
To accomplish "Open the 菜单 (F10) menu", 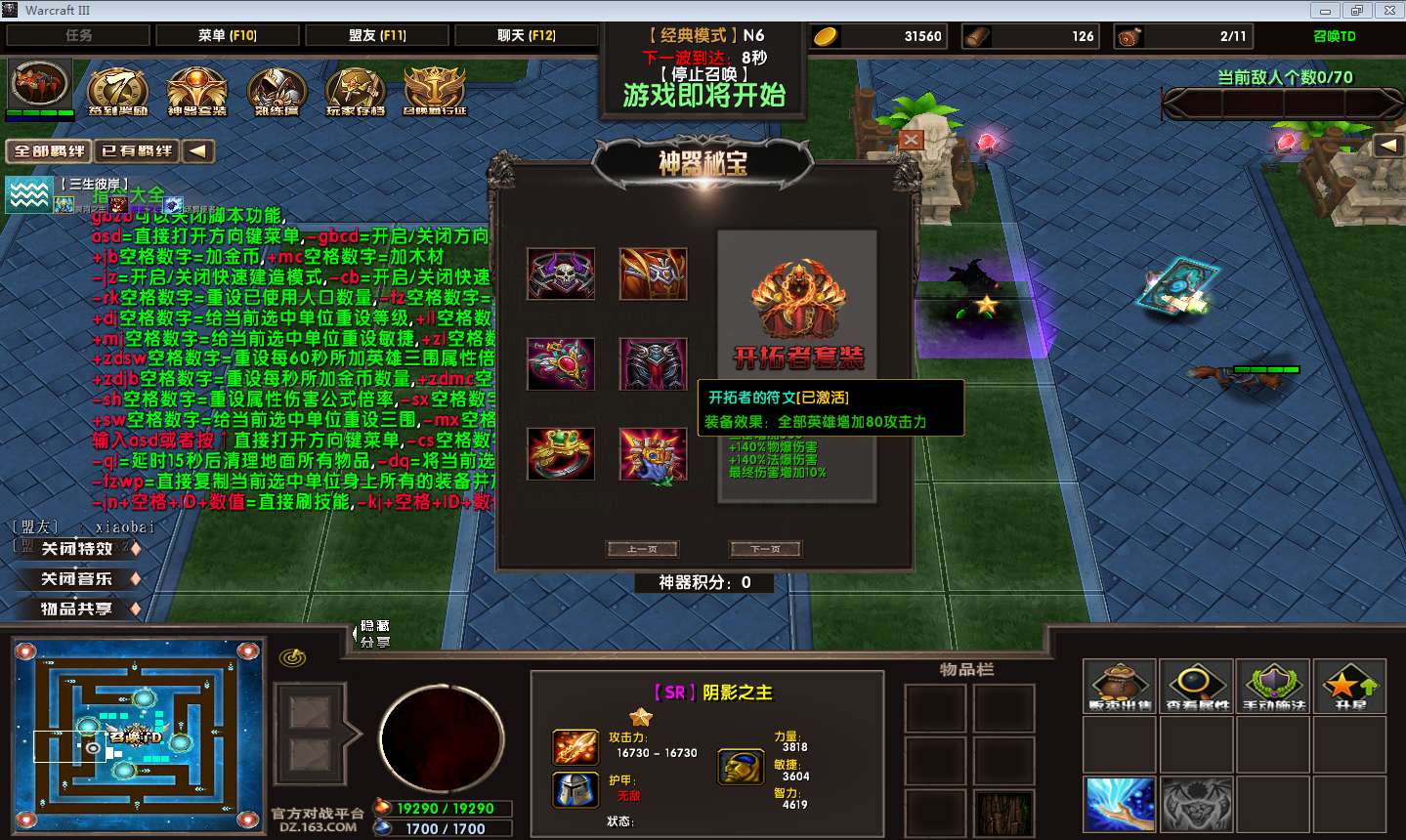I will [x=227, y=35].
